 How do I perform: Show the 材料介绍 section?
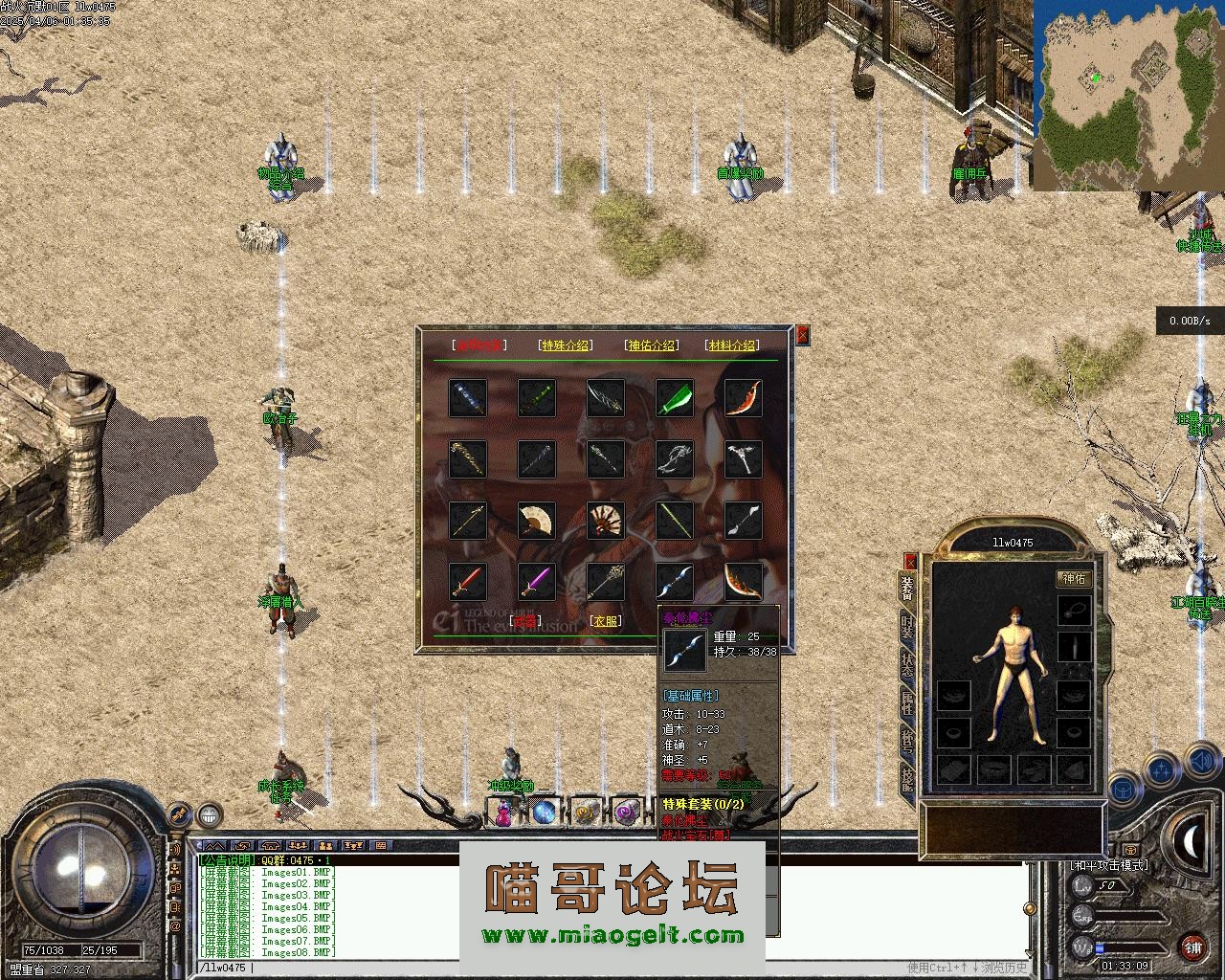point(731,345)
